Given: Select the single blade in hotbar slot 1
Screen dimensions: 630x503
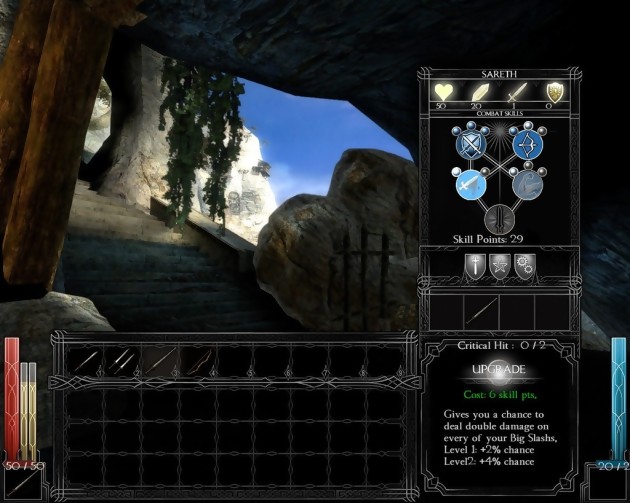Looking at the screenshot, I should click(x=85, y=359).
